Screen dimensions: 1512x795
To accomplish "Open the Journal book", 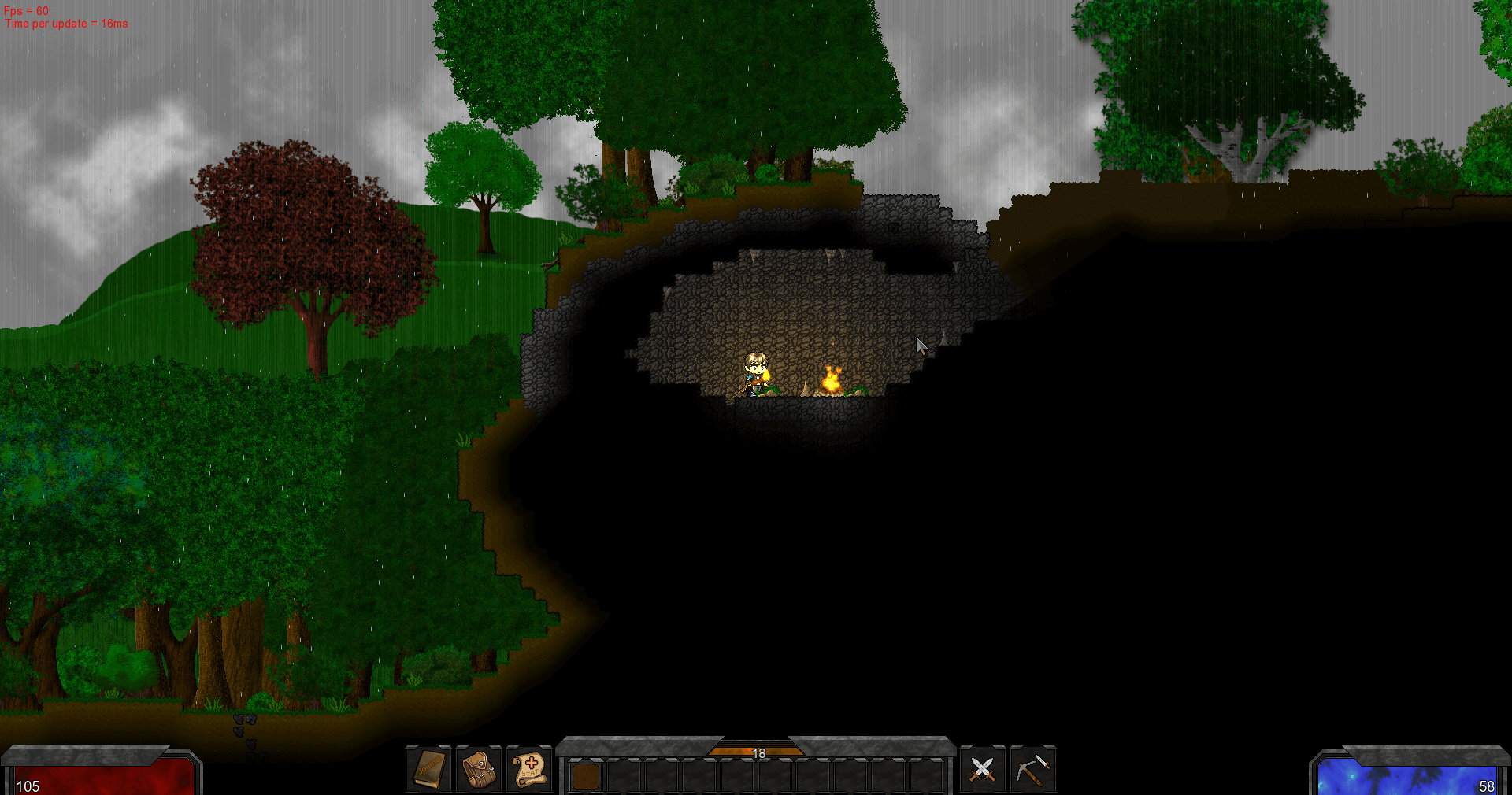I will coord(429,769).
